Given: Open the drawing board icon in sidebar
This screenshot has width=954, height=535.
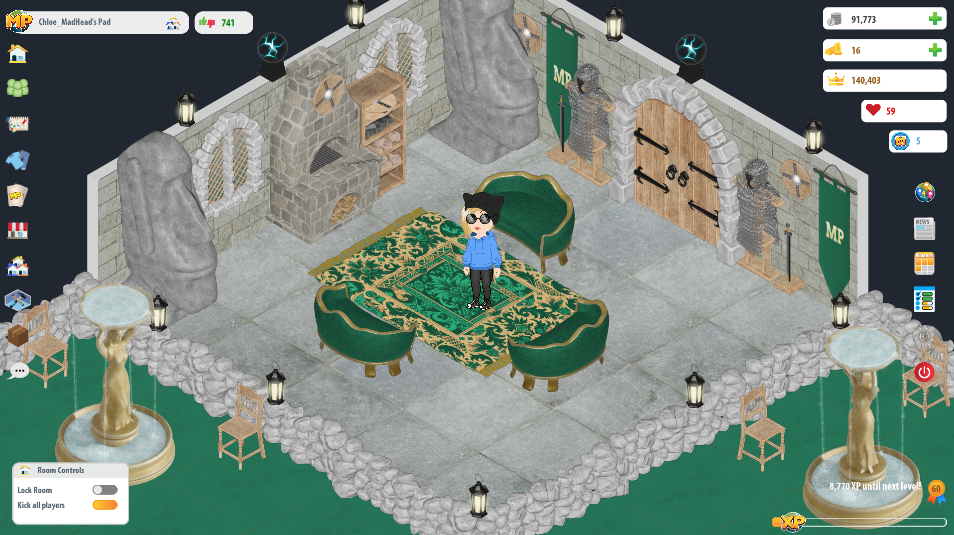Looking at the screenshot, I should pos(17,124).
